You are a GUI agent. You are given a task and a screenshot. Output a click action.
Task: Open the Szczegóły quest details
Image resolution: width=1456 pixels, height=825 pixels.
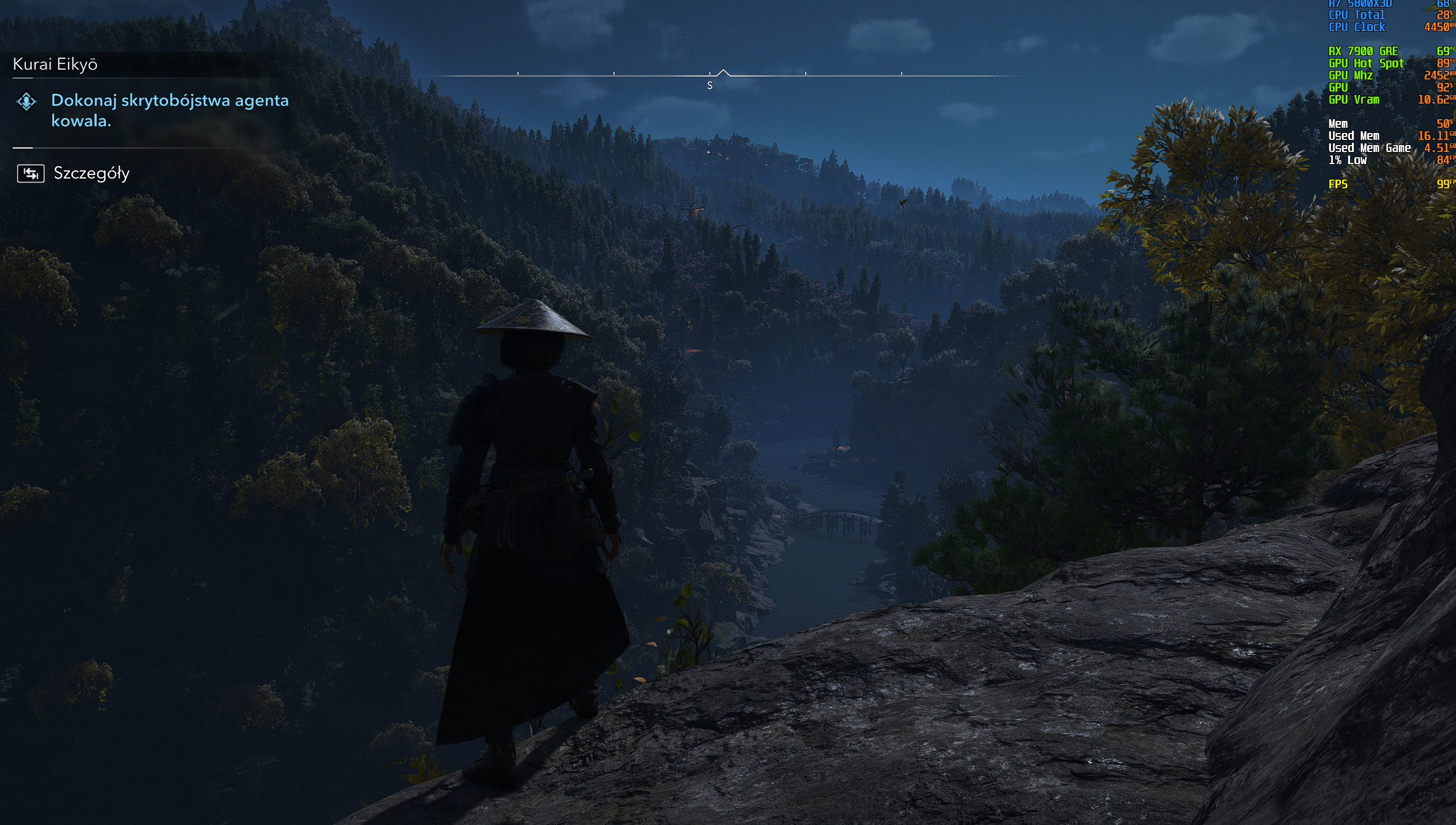click(x=91, y=173)
